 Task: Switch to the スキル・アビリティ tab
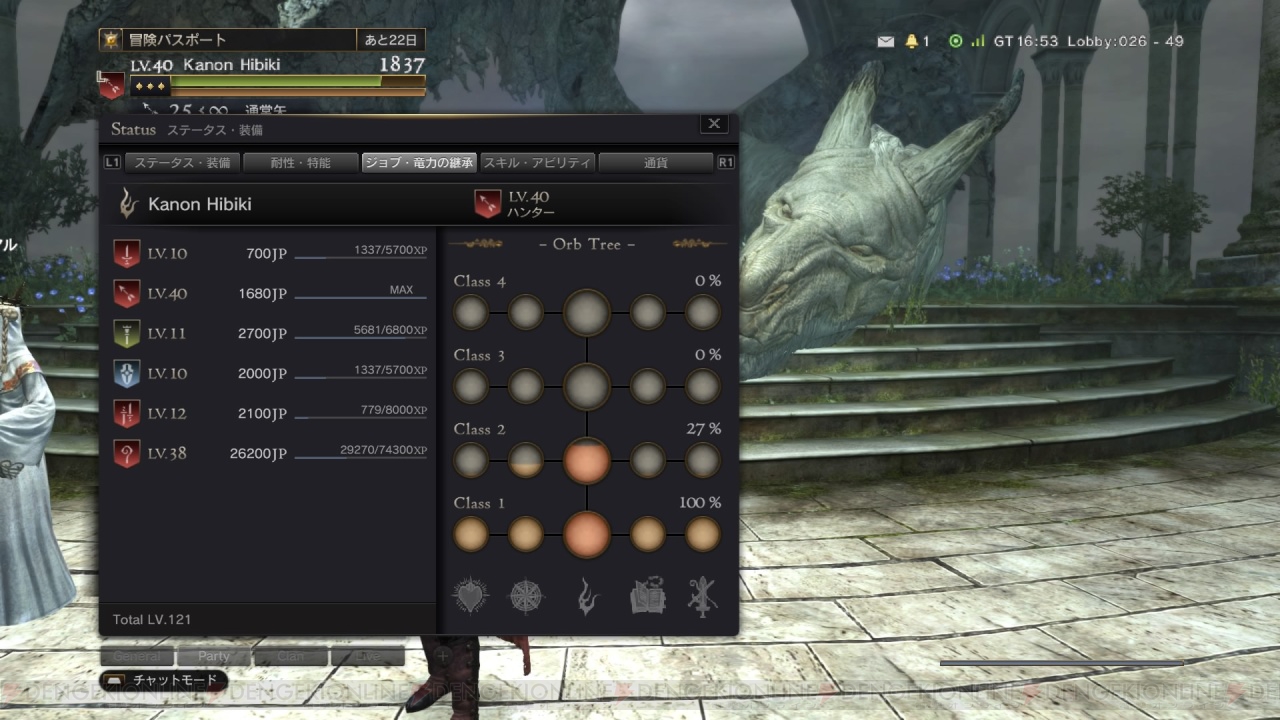tap(537, 162)
